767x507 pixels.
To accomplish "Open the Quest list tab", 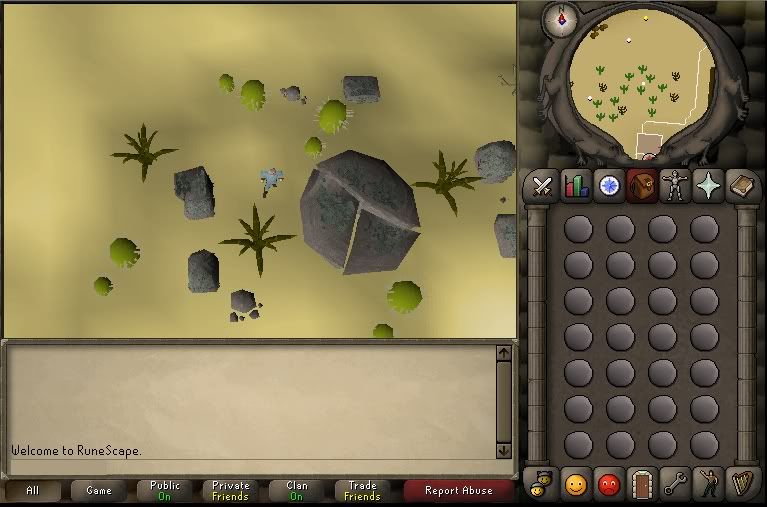I will click(609, 186).
